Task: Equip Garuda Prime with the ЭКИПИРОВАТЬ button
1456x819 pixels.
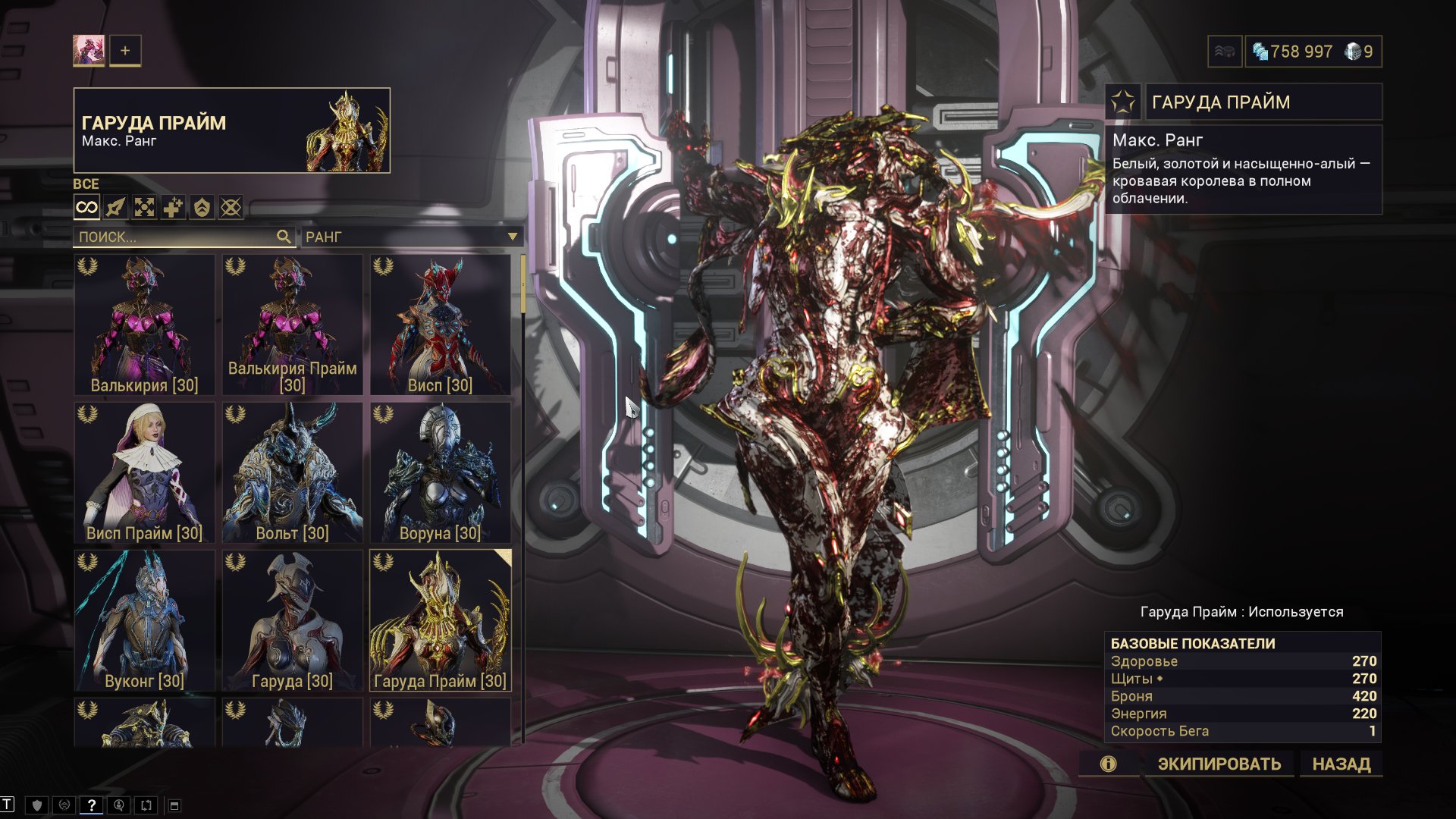Action: pyautogui.click(x=1219, y=764)
